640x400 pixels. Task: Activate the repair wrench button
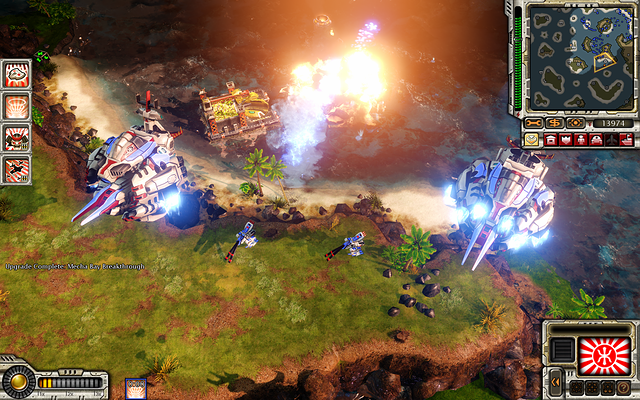[532, 123]
